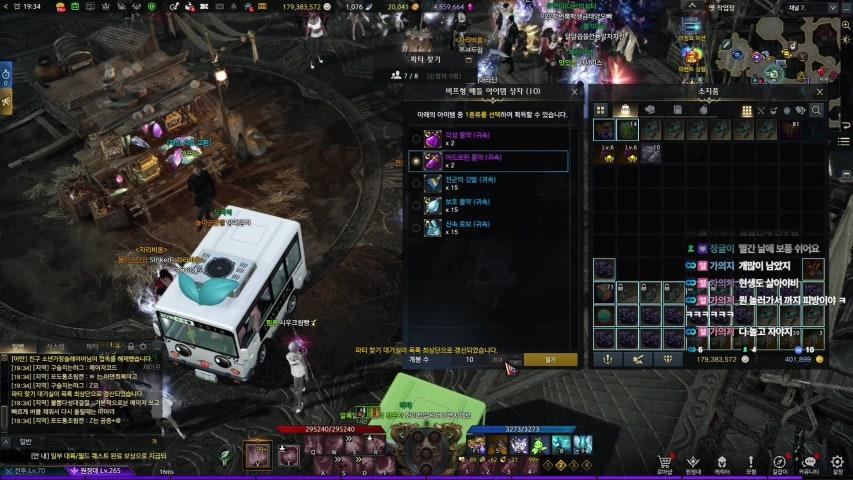Choose the 아드로핀 물약 reward option
The height and width of the screenshot is (480, 853).
416,161
